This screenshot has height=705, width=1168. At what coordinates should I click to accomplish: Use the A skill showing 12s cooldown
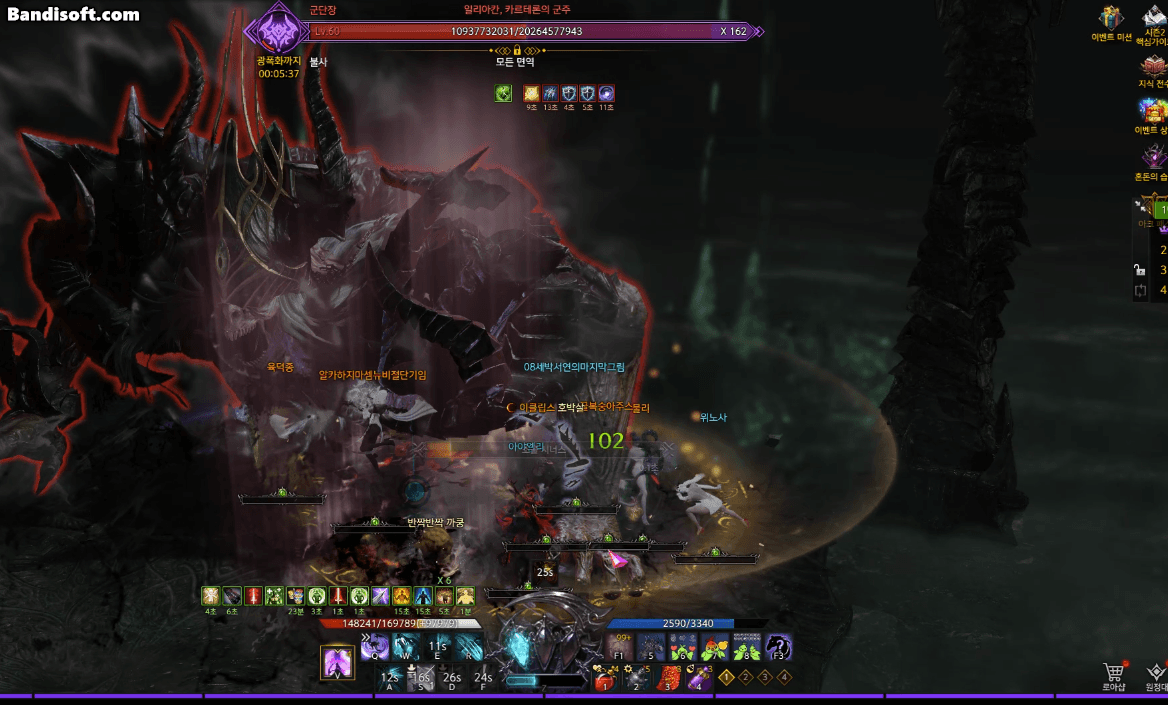[390, 678]
